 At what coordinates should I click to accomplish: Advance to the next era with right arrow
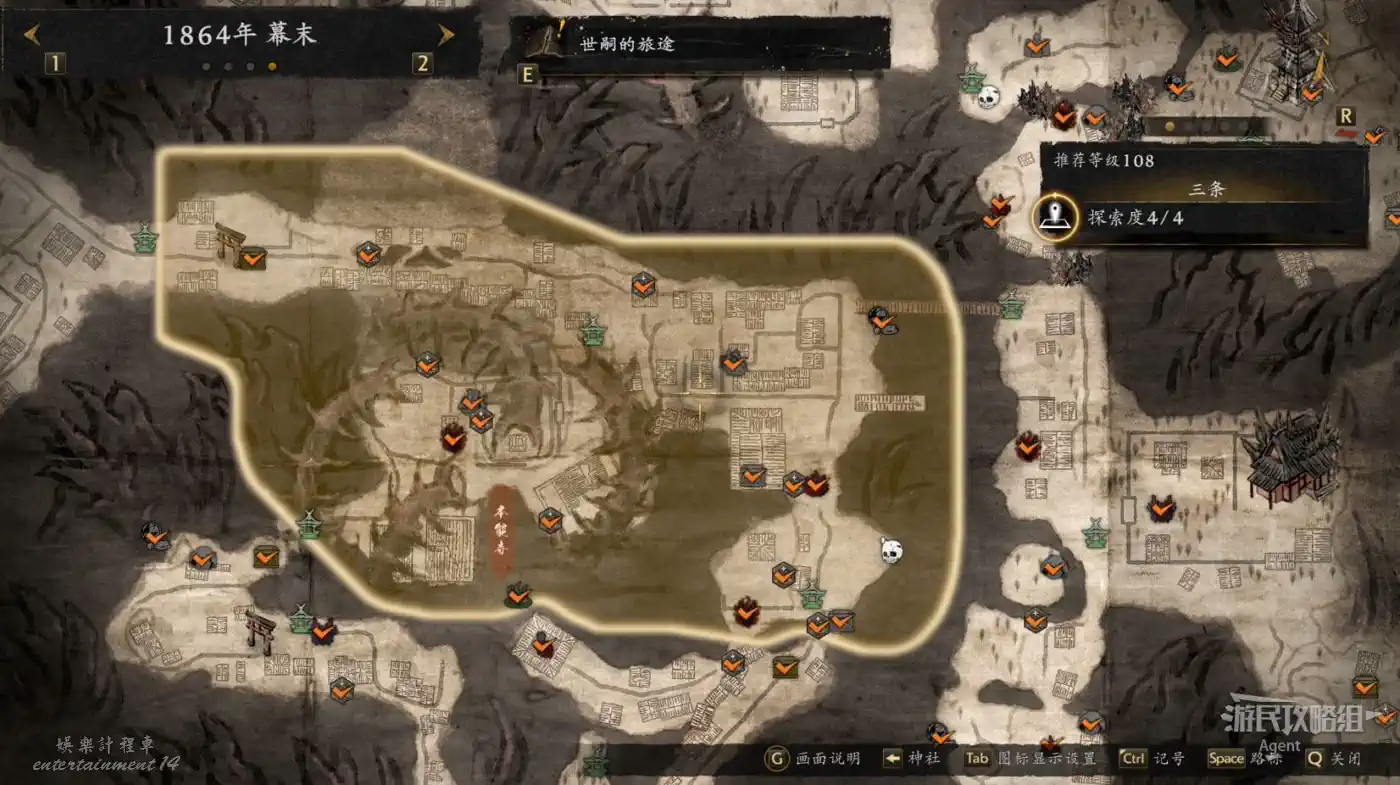coord(446,36)
